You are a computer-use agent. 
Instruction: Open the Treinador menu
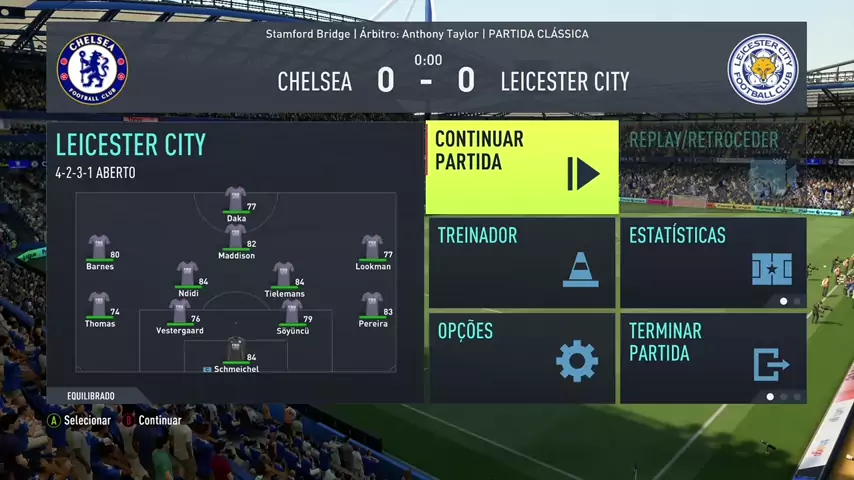coord(522,262)
